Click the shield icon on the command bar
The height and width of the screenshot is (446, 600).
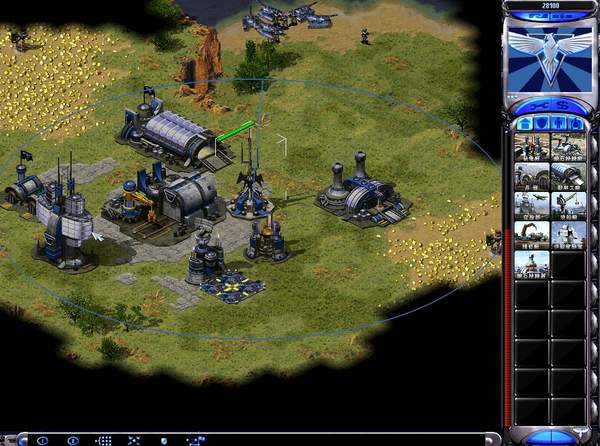pyautogui.click(x=166, y=440)
